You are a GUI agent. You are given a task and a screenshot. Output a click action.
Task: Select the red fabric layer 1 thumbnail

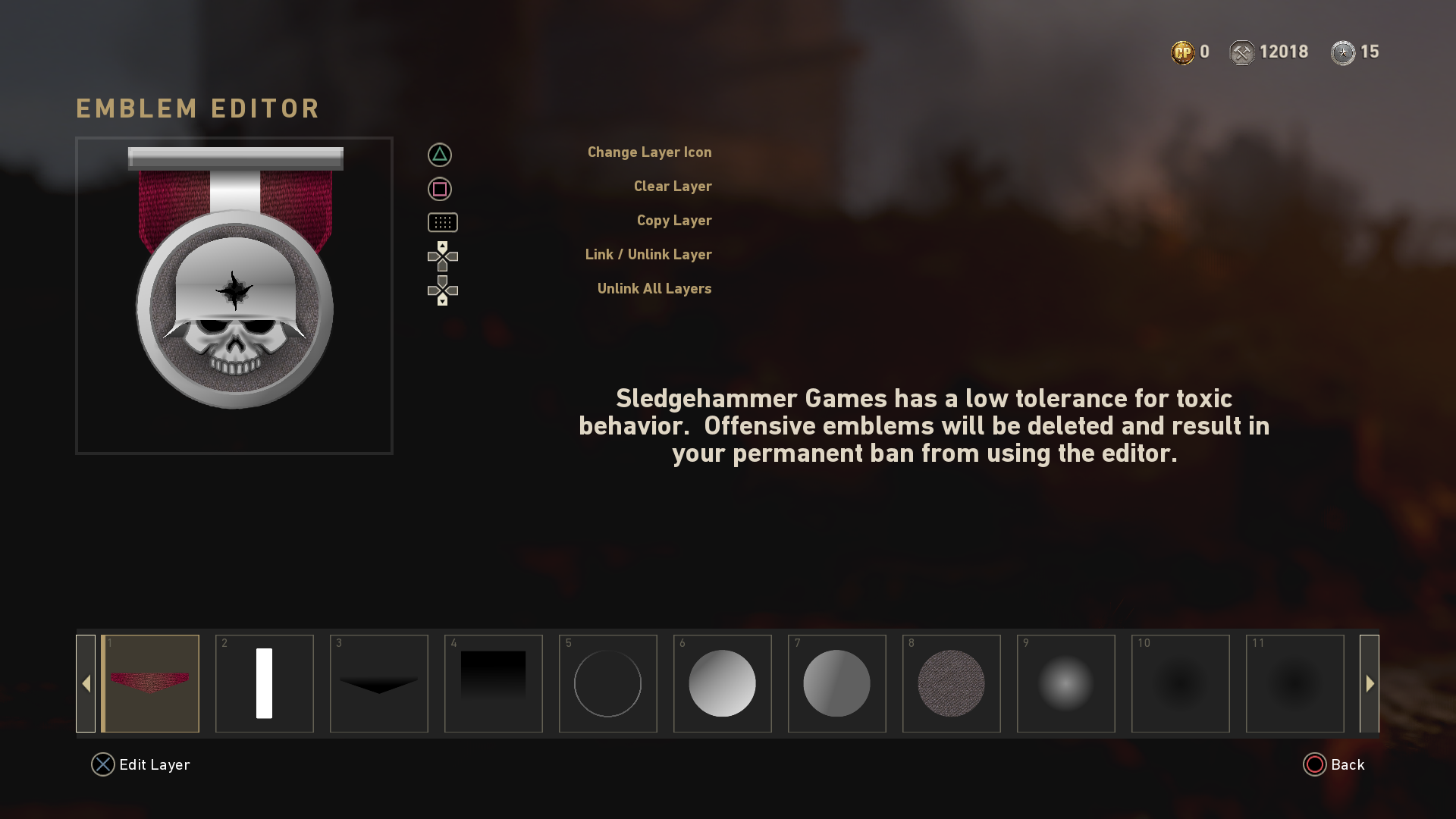(150, 683)
